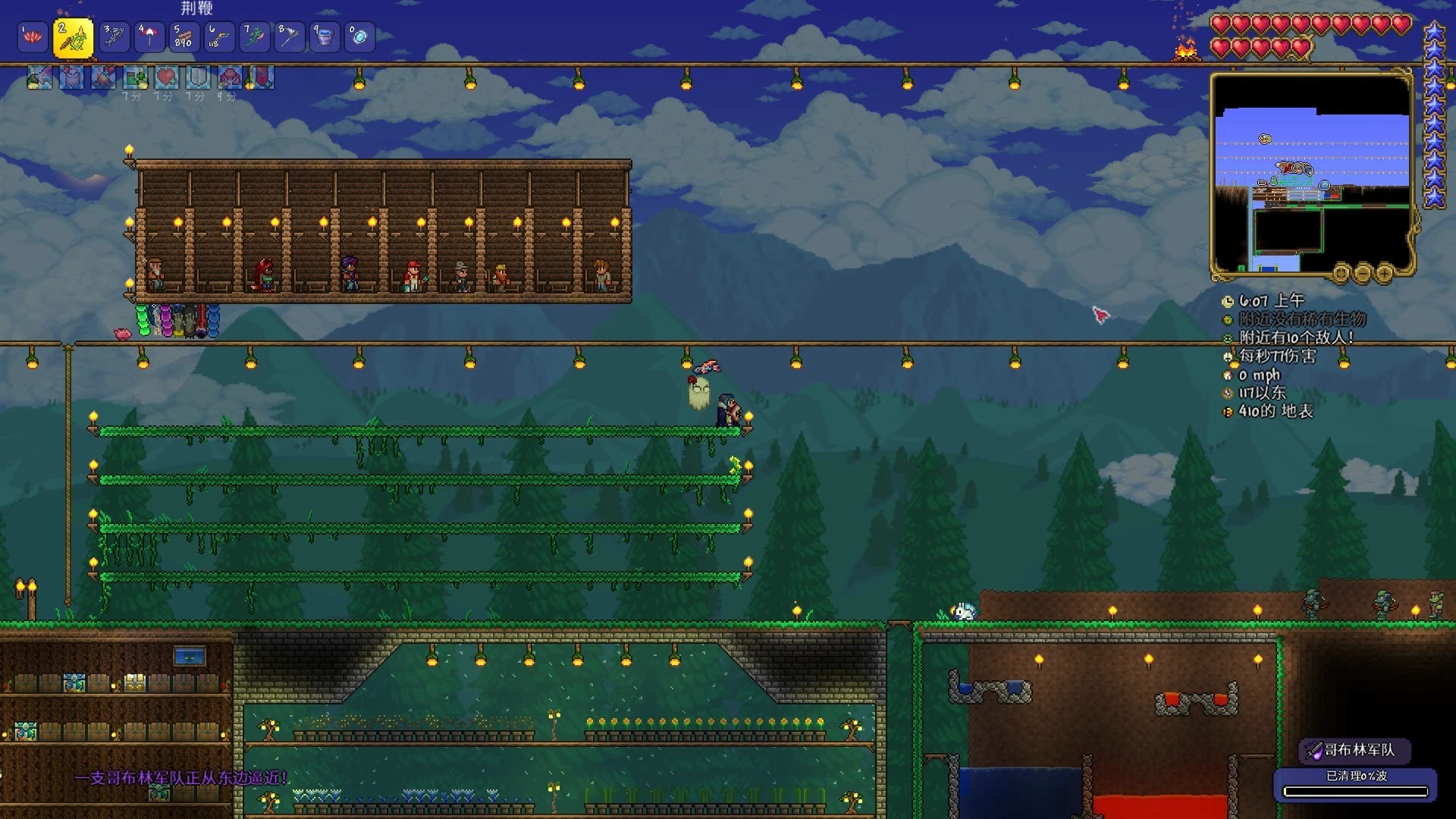This screenshot has height=819, width=1456.
Task: Zoom out the minimap with minus button
Action: (x=1363, y=271)
